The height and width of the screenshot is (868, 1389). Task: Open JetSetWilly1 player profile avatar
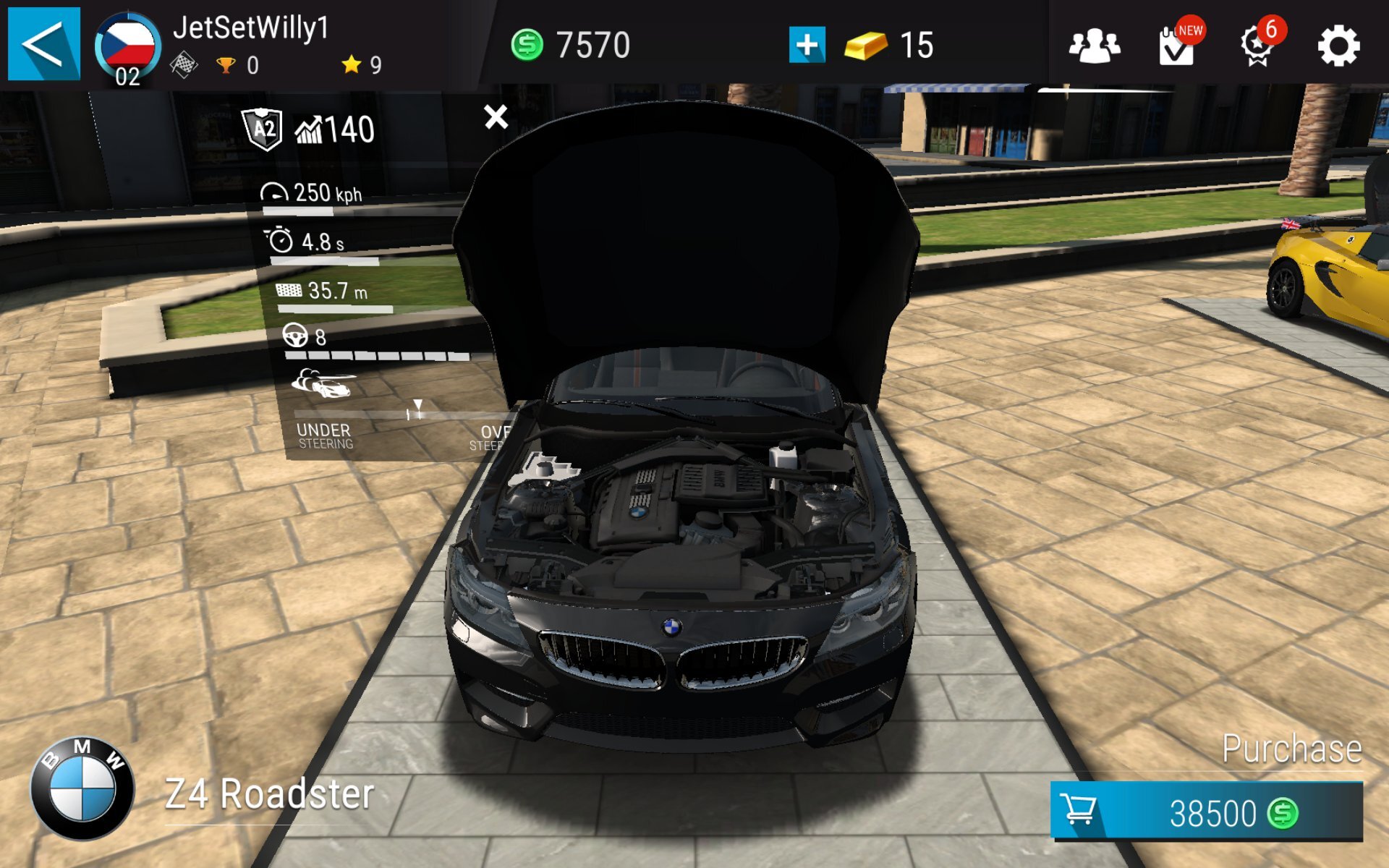point(127,47)
